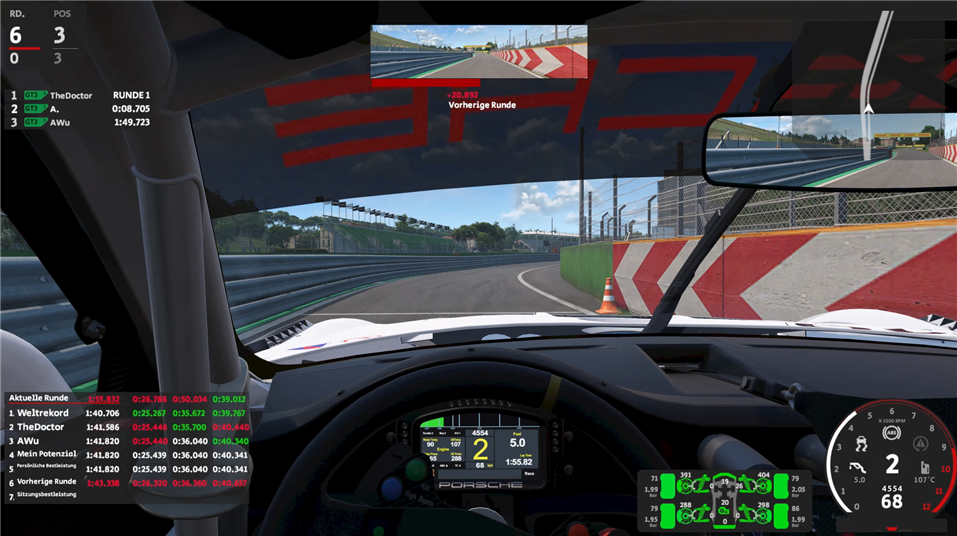Select the fuel pump icon in gauge
This screenshot has height=536, width=957.
tap(926, 468)
